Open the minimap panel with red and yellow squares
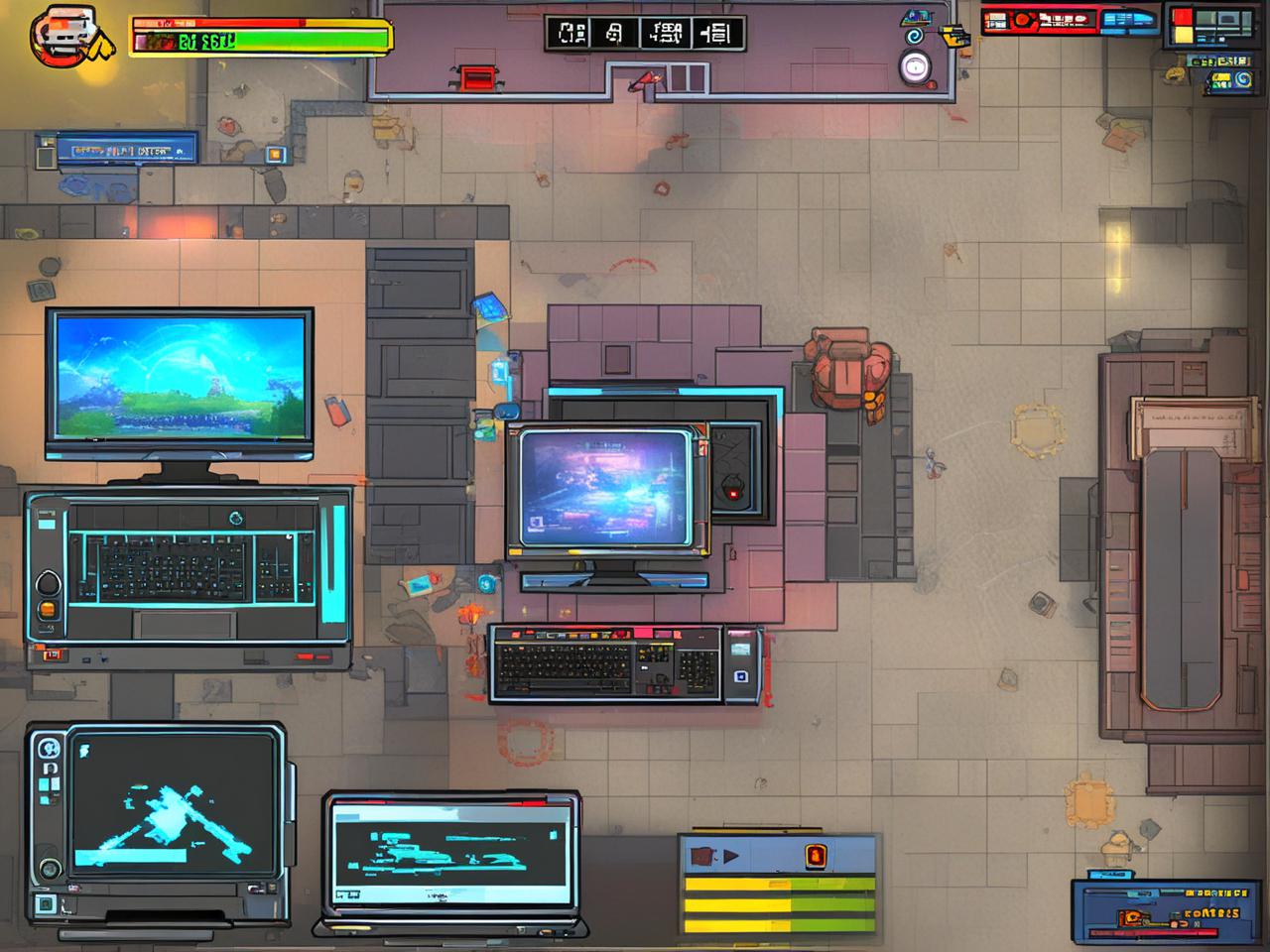The width and height of the screenshot is (1270, 952). tap(1208, 27)
